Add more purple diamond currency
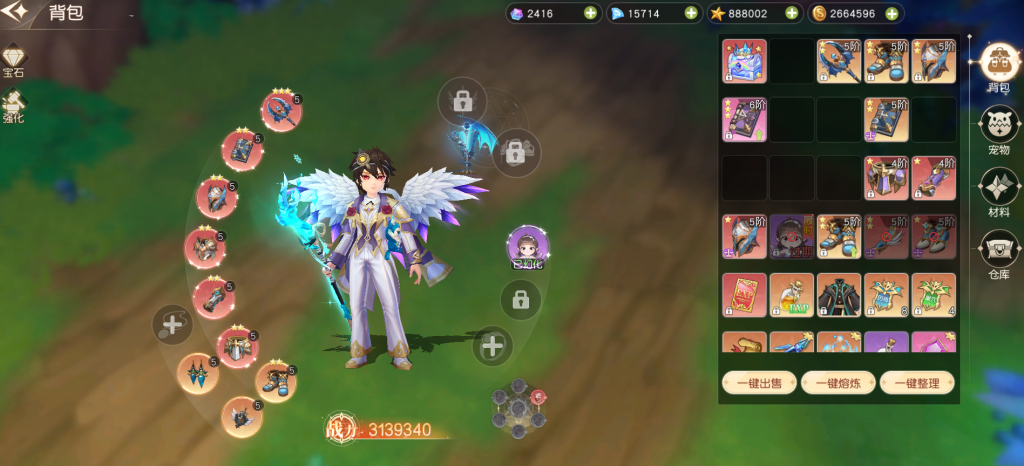 click(590, 13)
